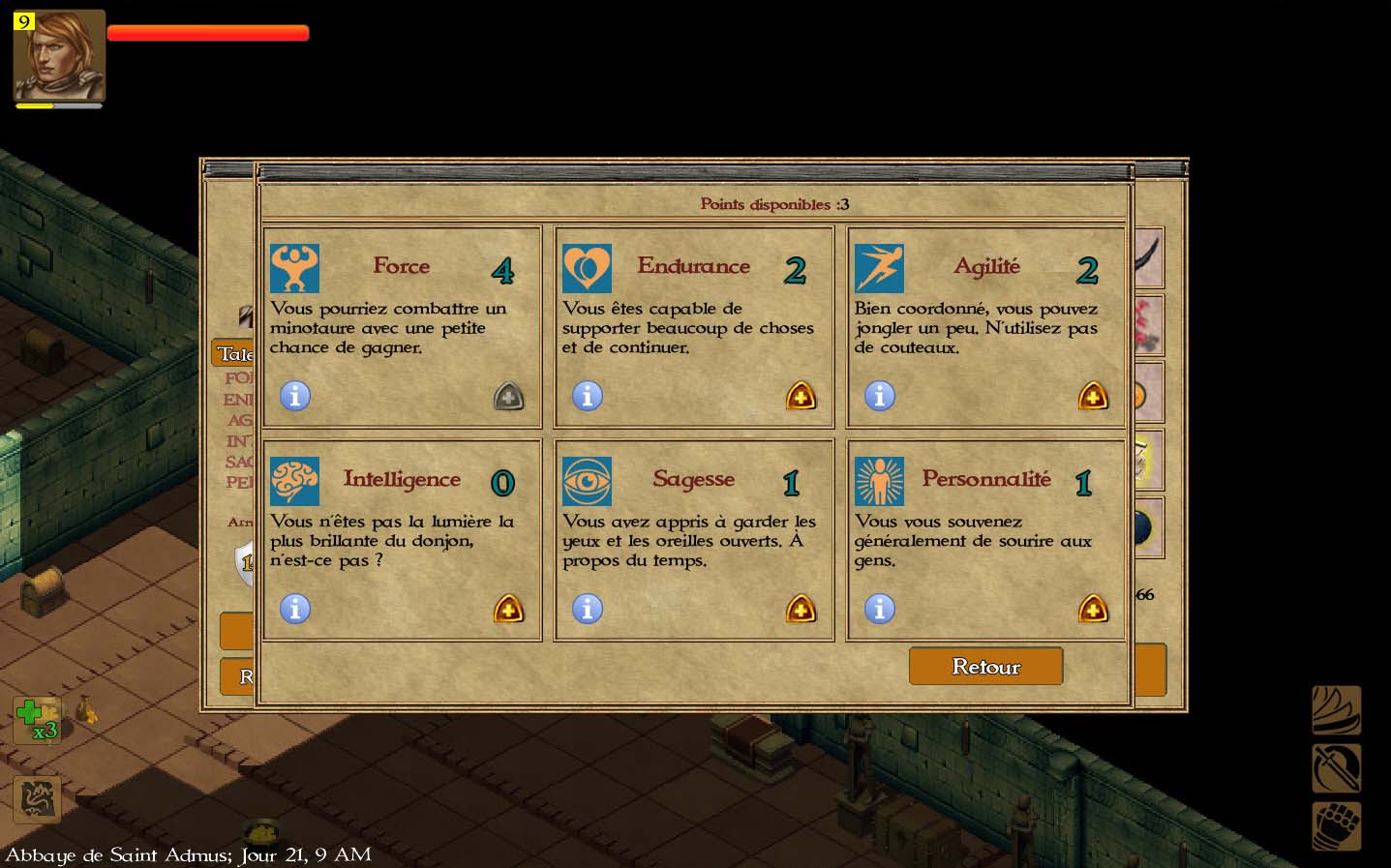Open the Endurance info tooltip
Image resolution: width=1391 pixels, height=868 pixels.
(x=588, y=396)
